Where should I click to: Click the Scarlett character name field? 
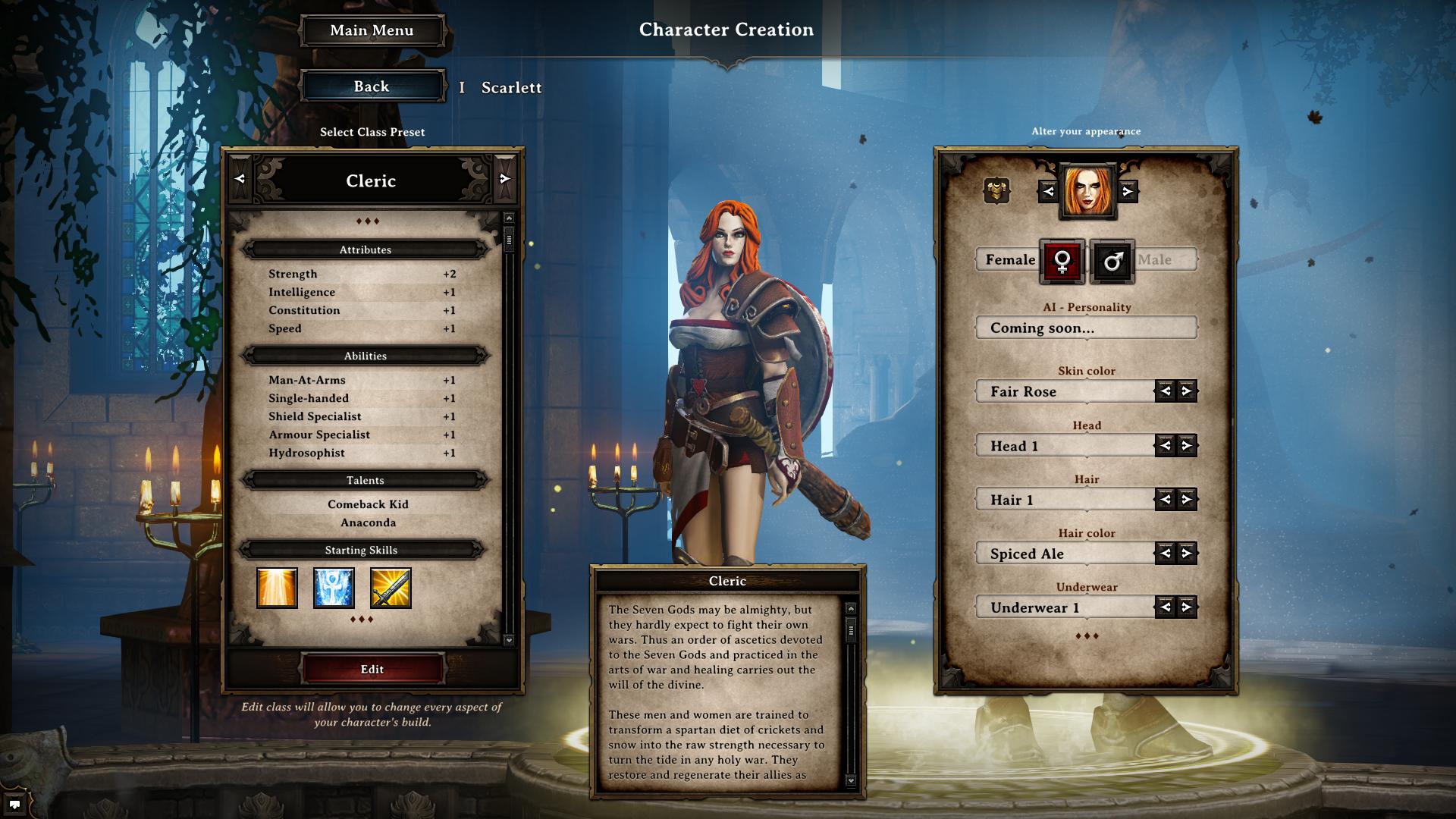511,88
